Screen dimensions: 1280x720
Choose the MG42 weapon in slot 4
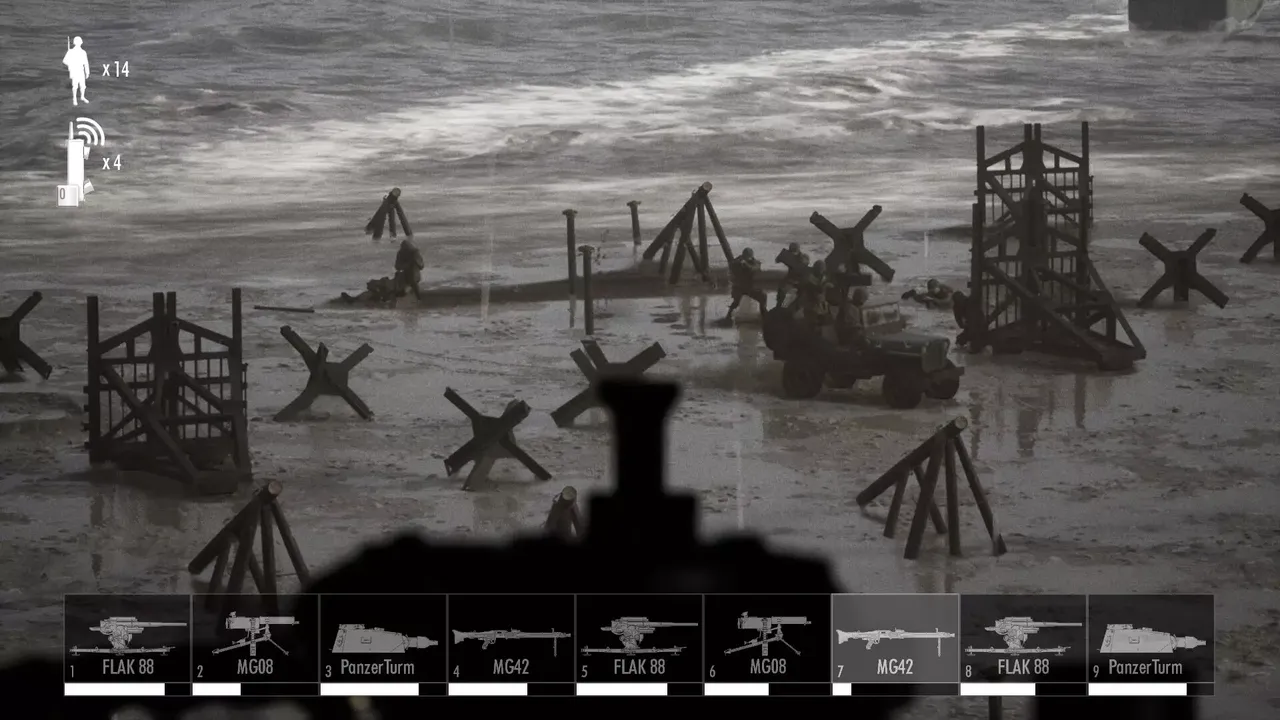512,640
